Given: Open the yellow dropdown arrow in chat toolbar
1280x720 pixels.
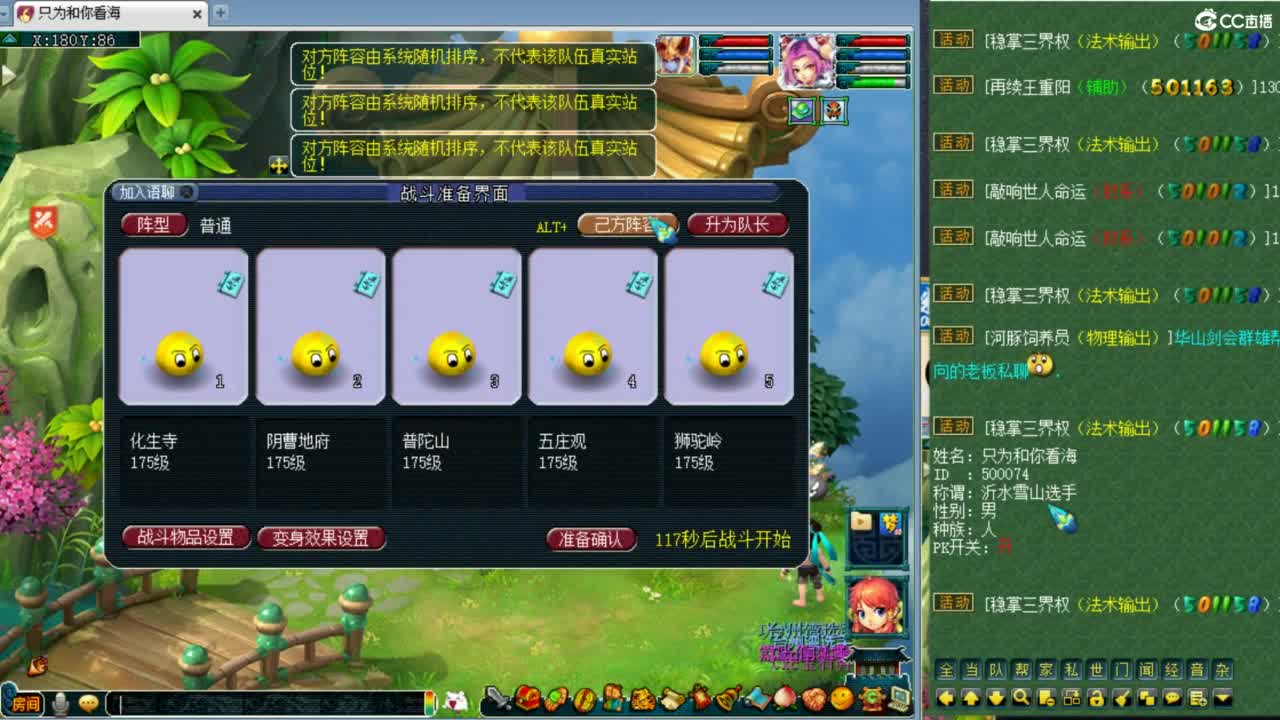Looking at the screenshot, I should pyautogui.click(x=1223, y=698).
